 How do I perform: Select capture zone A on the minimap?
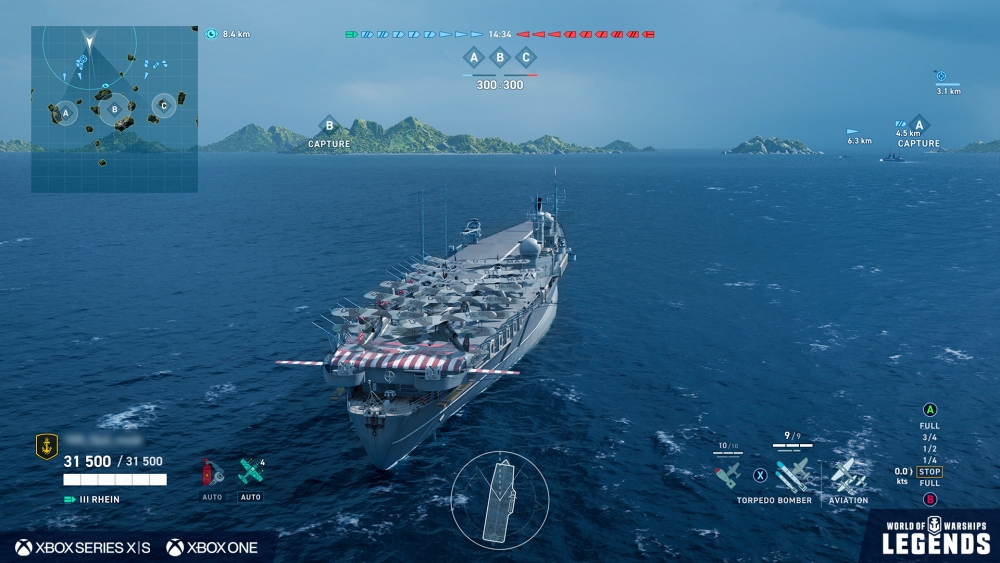65,114
